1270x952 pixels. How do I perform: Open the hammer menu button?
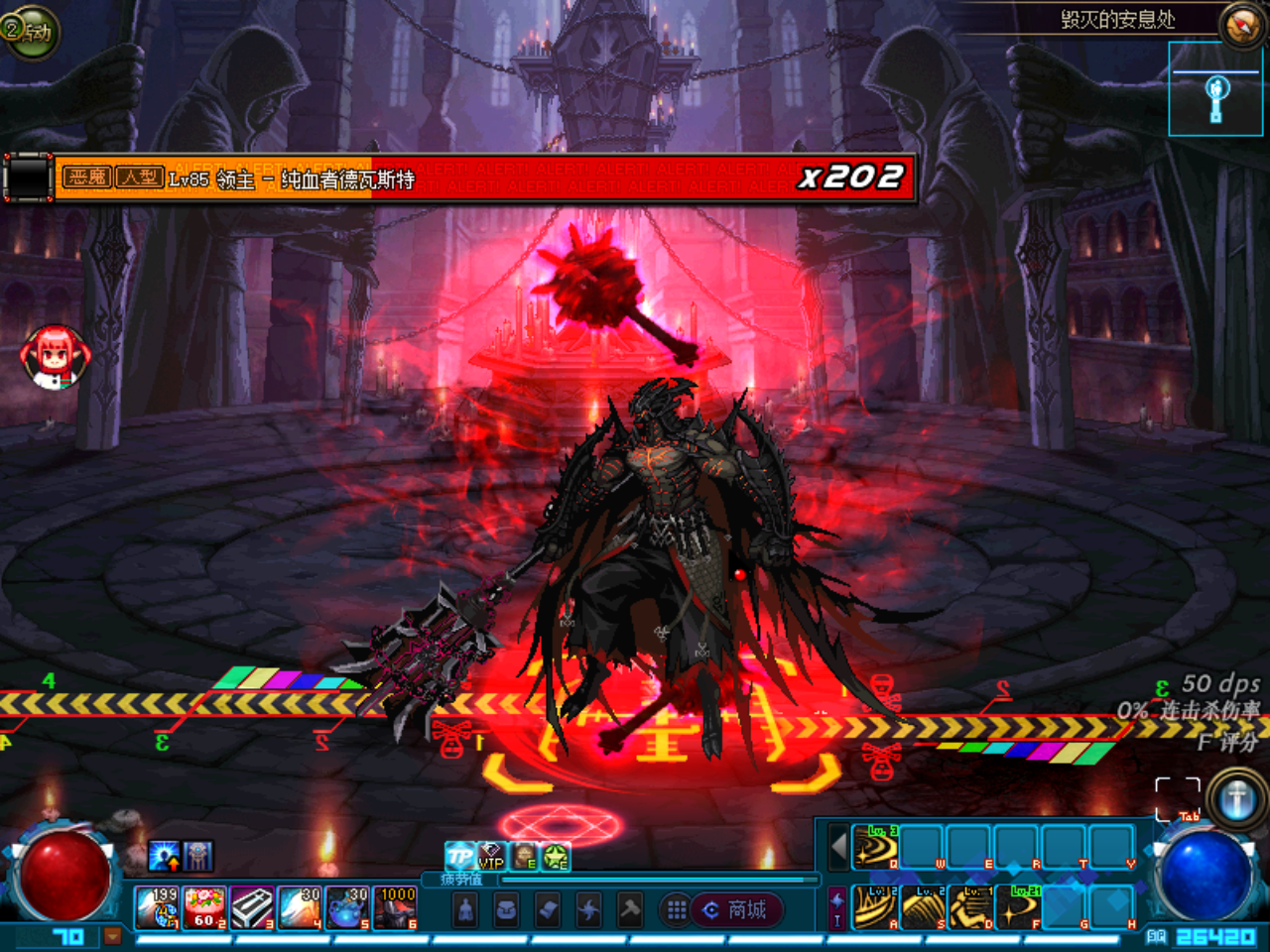(629, 910)
